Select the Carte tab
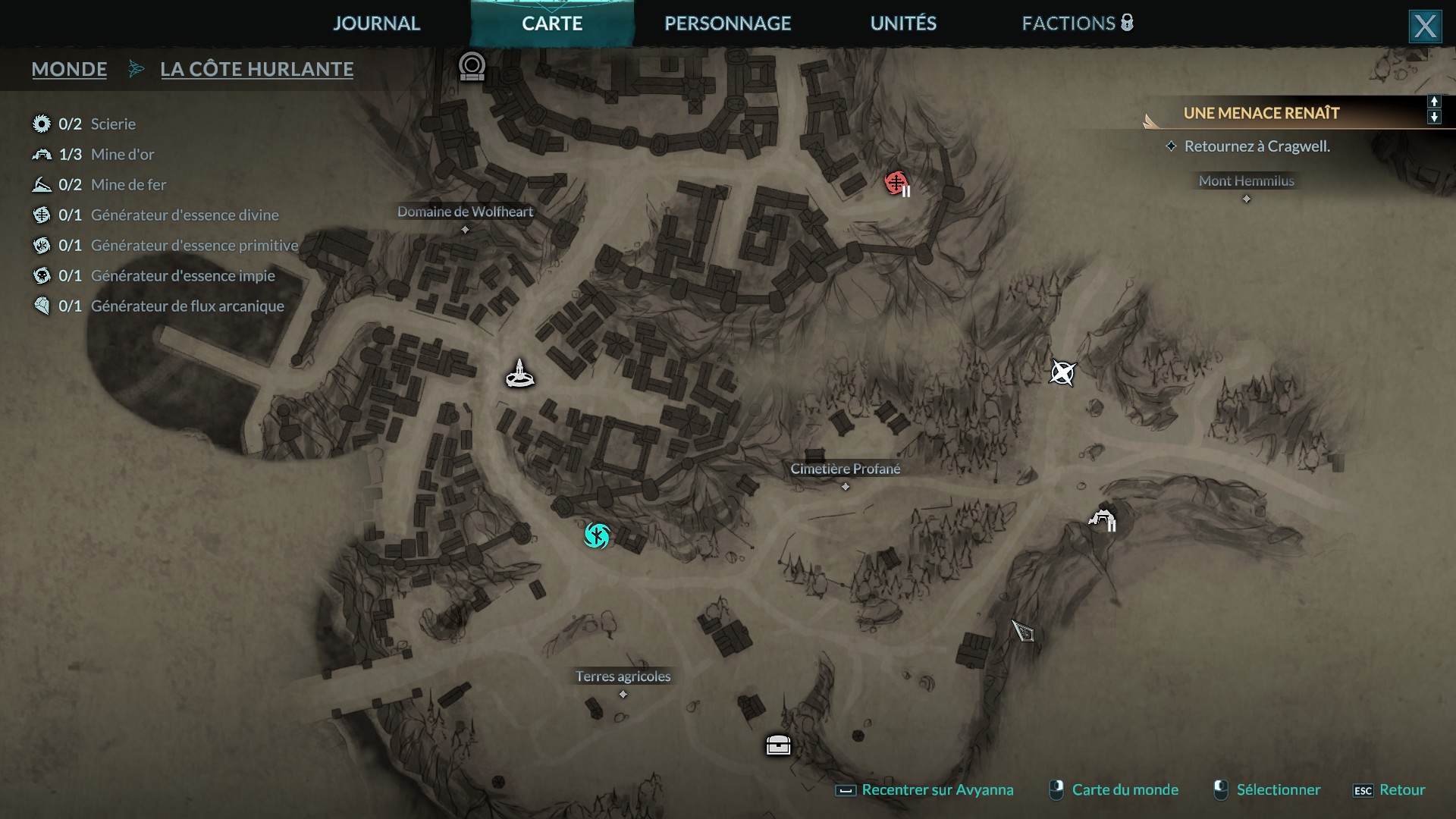1456x819 pixels. pyautogui.click(x=552, y=24)
